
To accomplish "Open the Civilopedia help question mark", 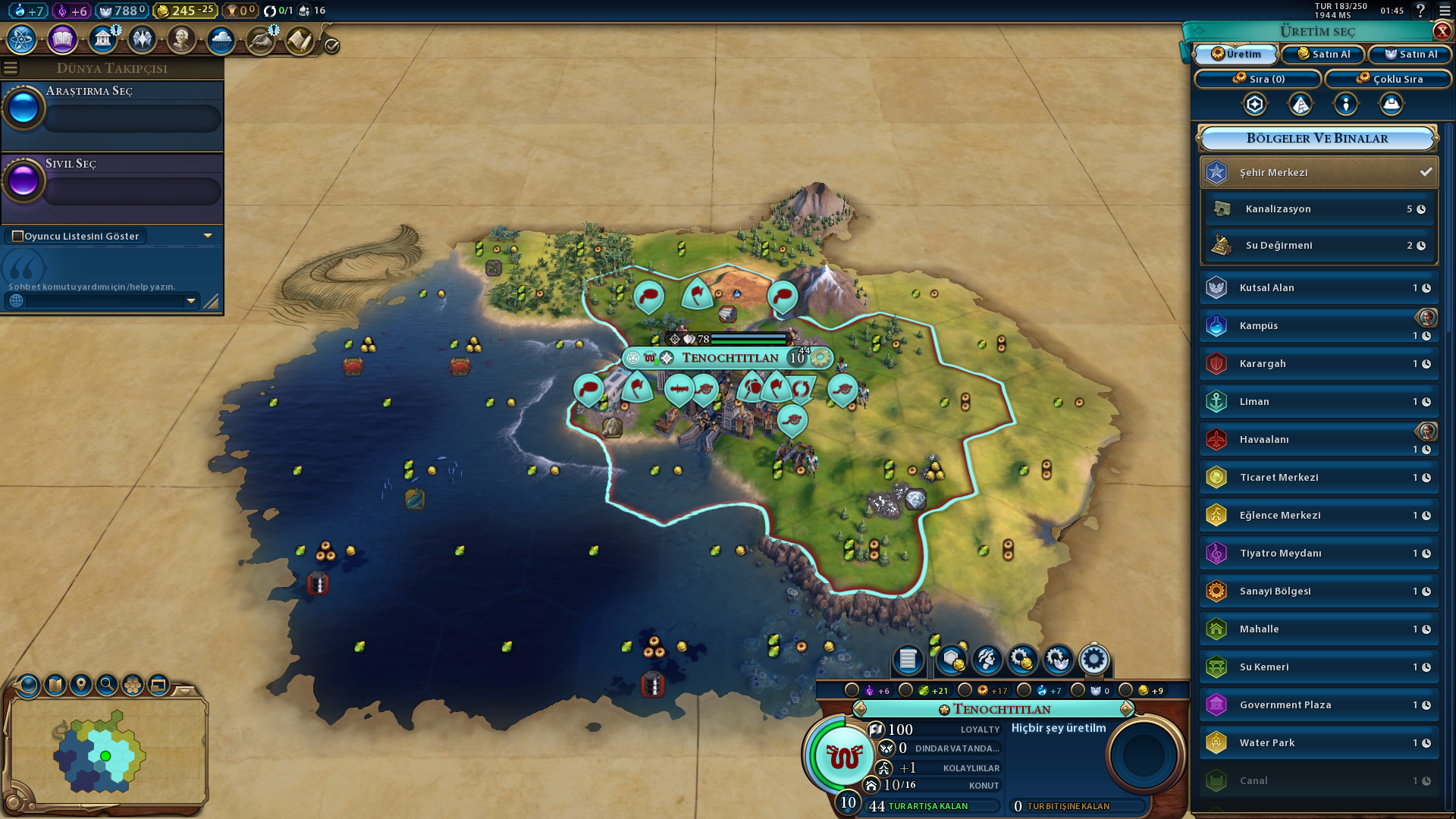I will click(1420, 11).
